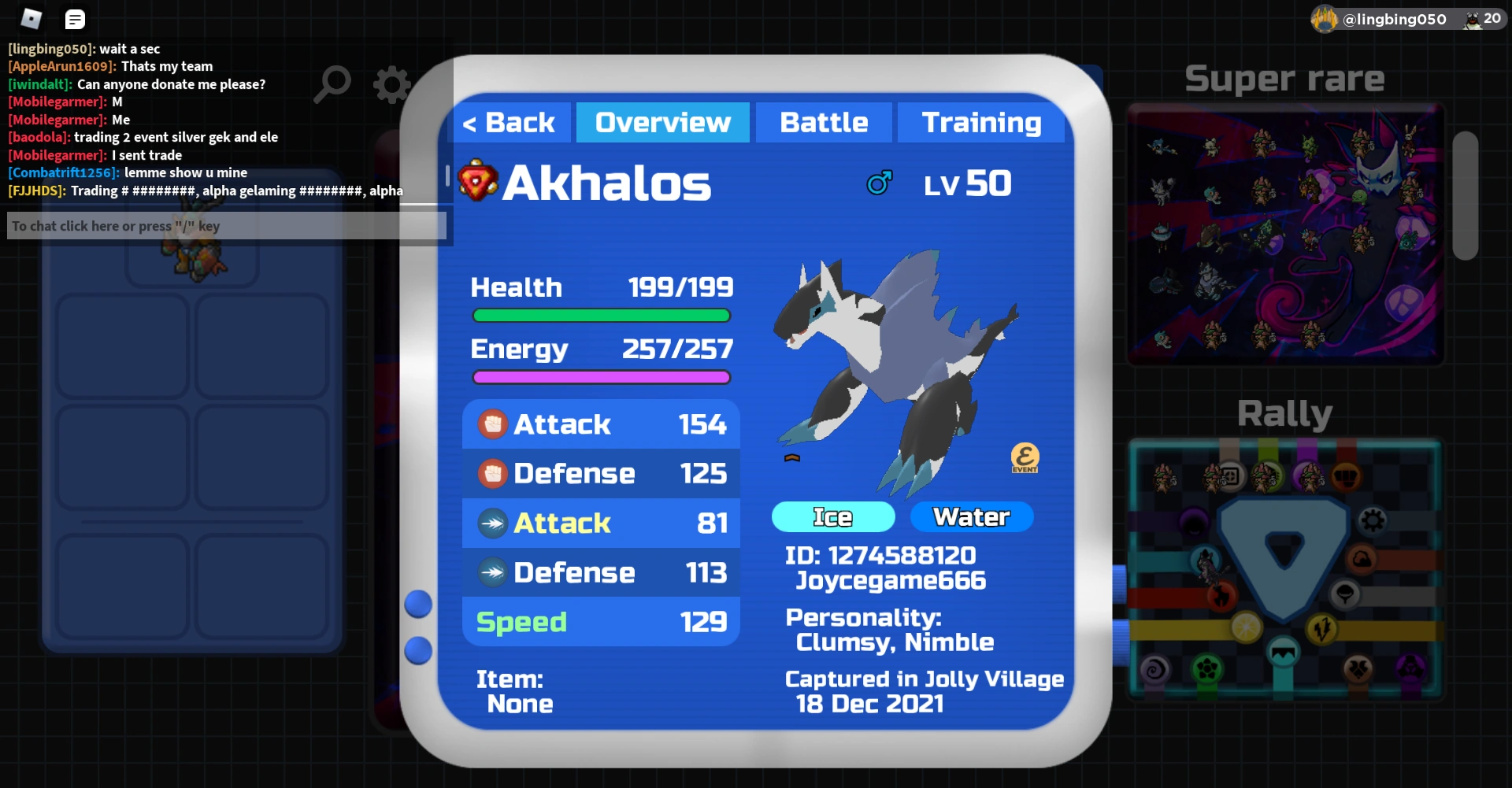This screenshot has width=1512, height=788.
Task: Click the gear node on the Rally board
Action: tap(1373, 520)
